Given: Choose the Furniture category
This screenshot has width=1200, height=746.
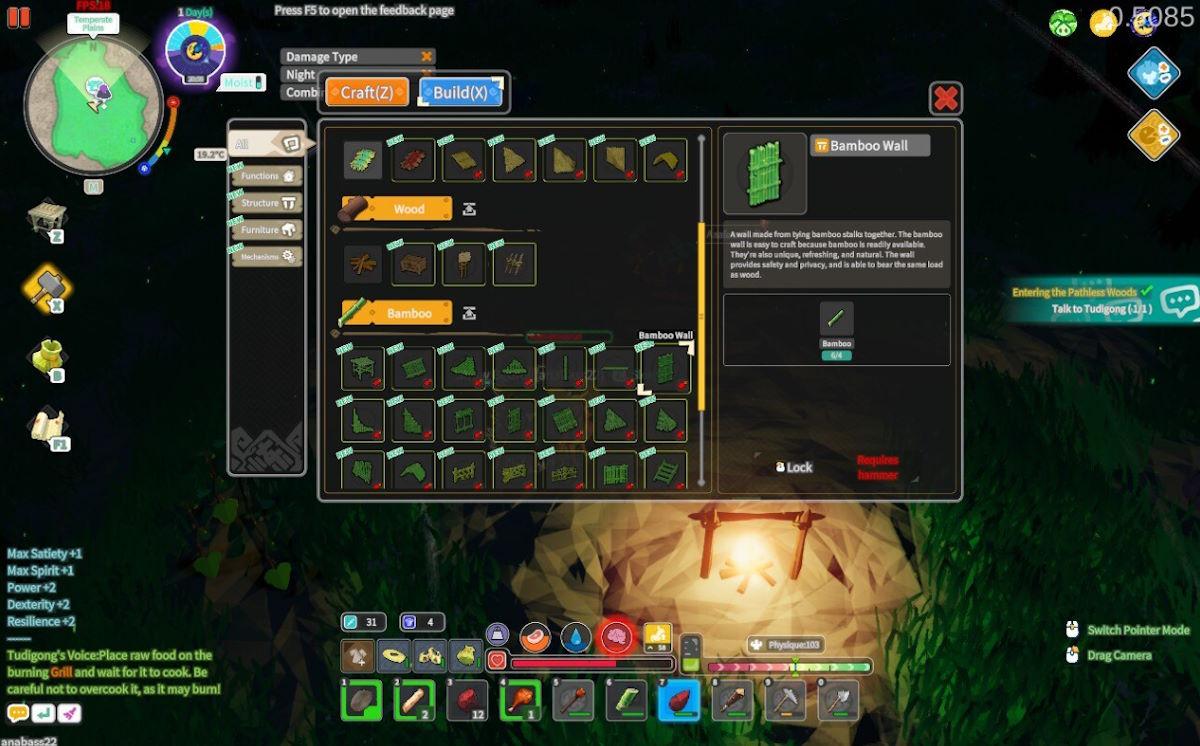Looking at the screenshot, I should tap(265, 230).
